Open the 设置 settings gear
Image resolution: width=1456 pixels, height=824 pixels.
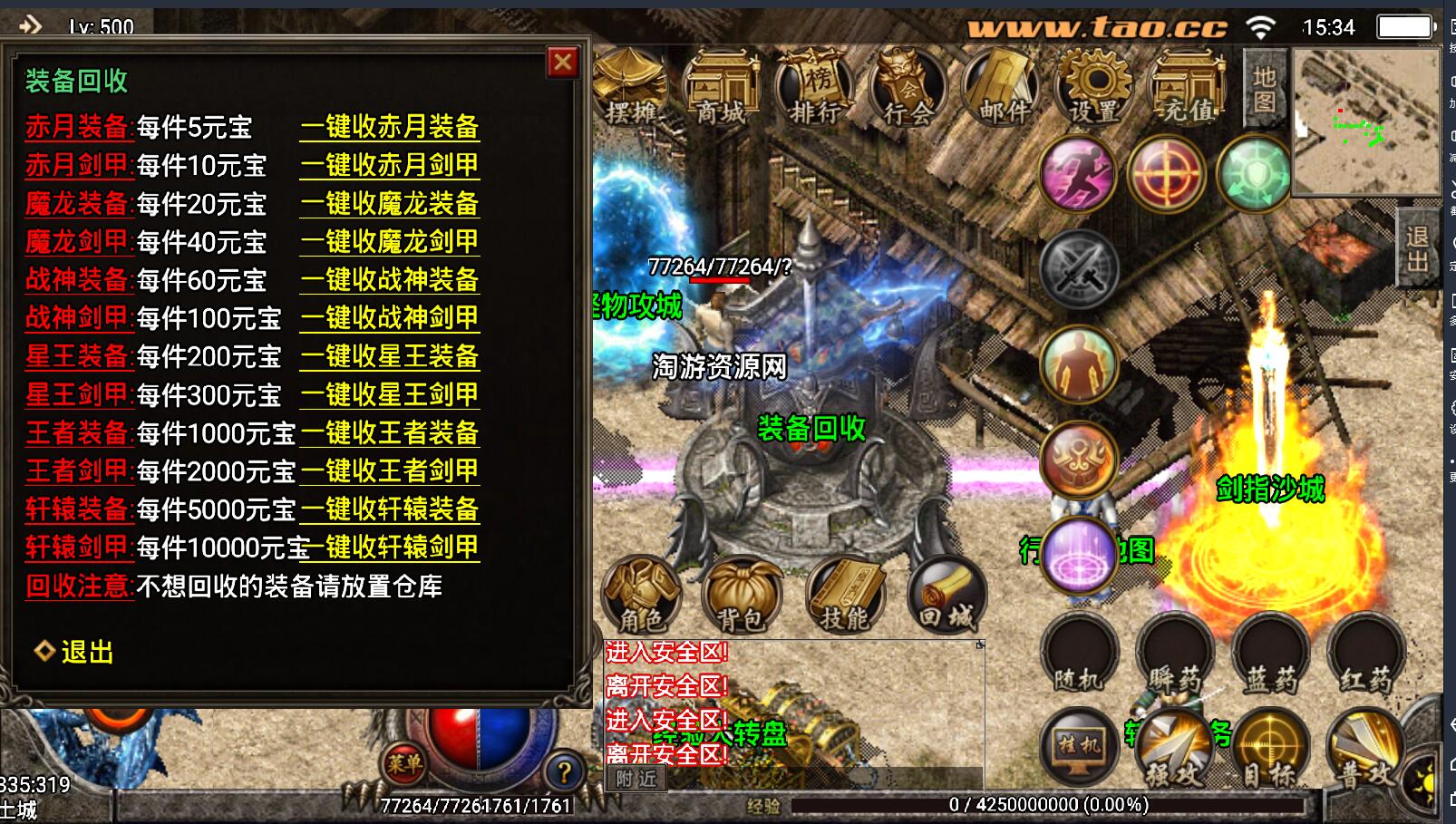point(1096,90)
